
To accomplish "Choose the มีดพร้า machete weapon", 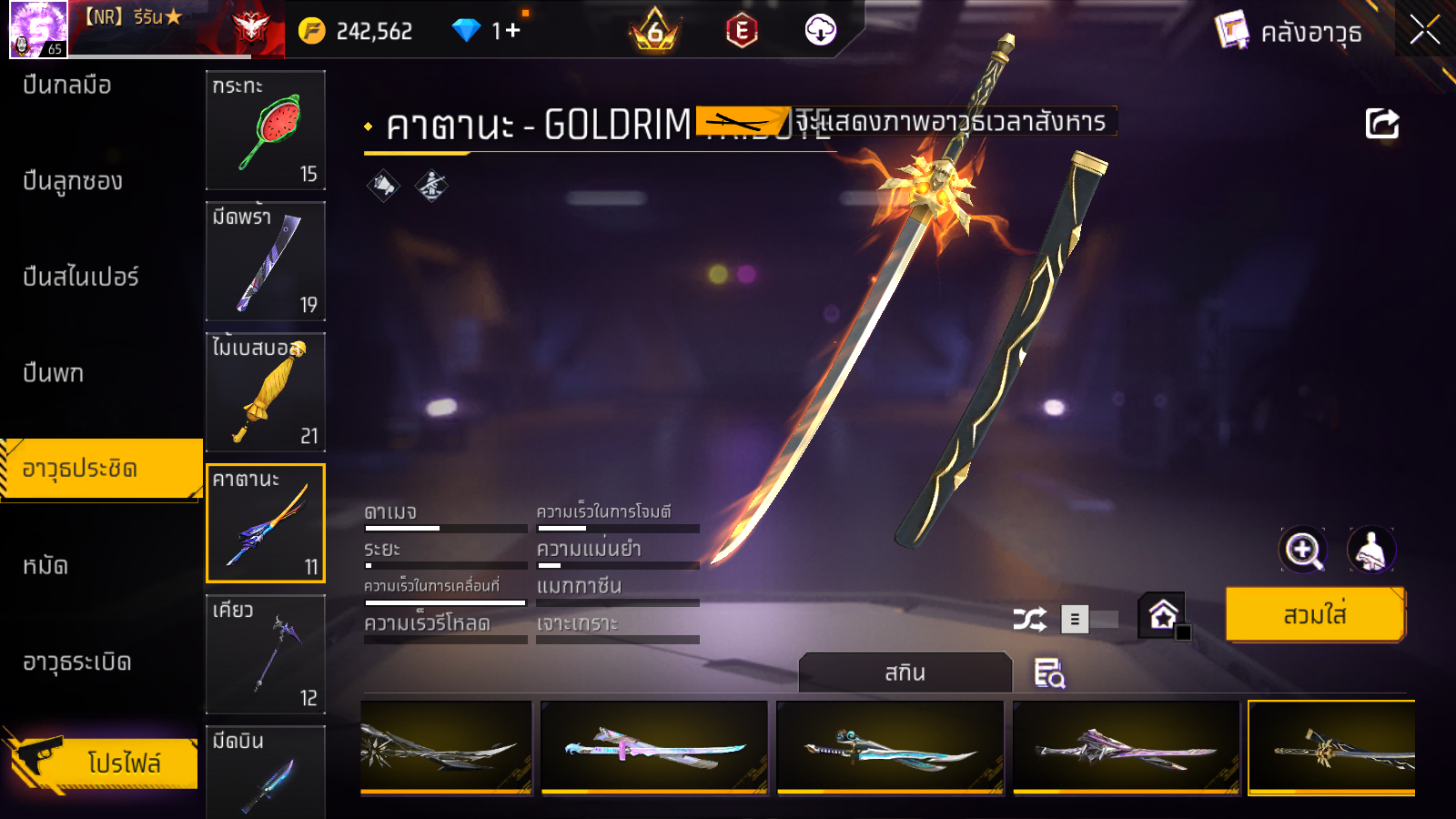I will coord(266,261).
